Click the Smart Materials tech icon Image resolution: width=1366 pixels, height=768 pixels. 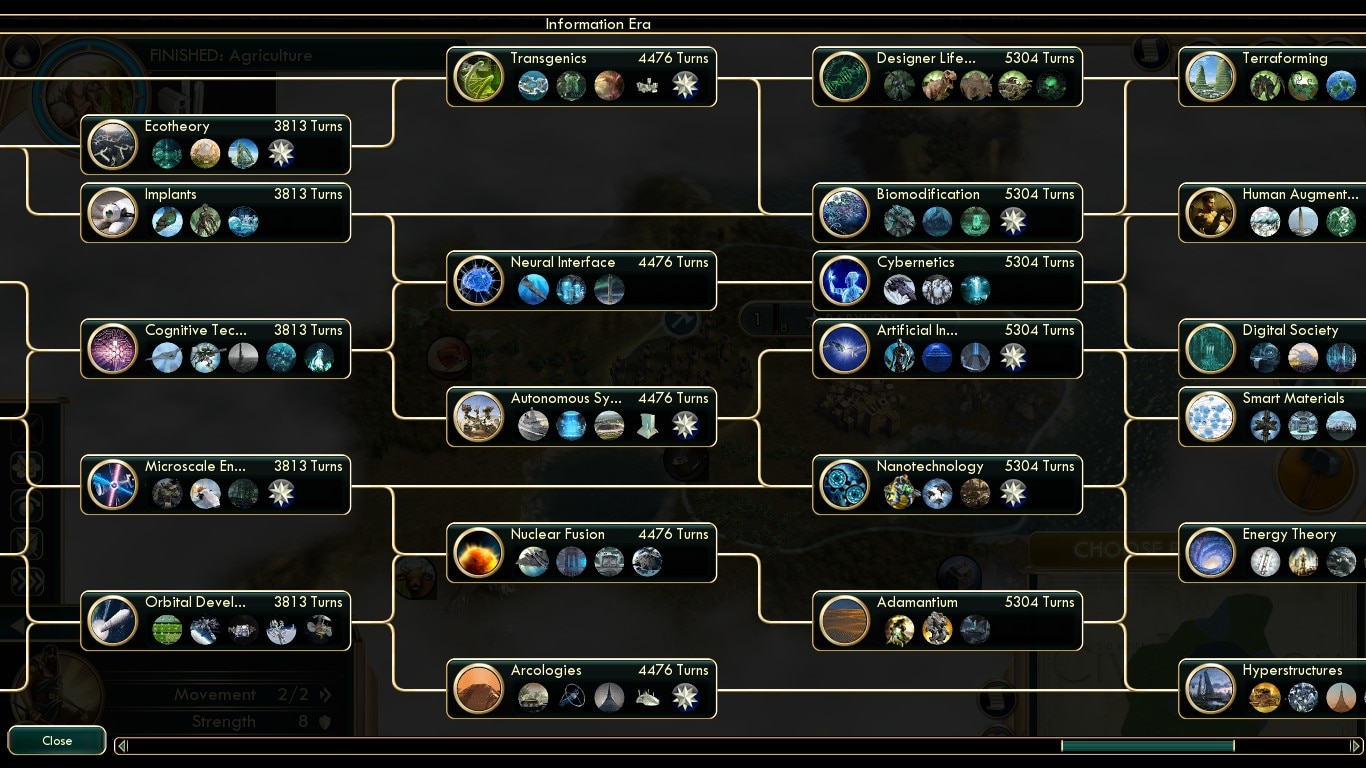click(1210, 415)
